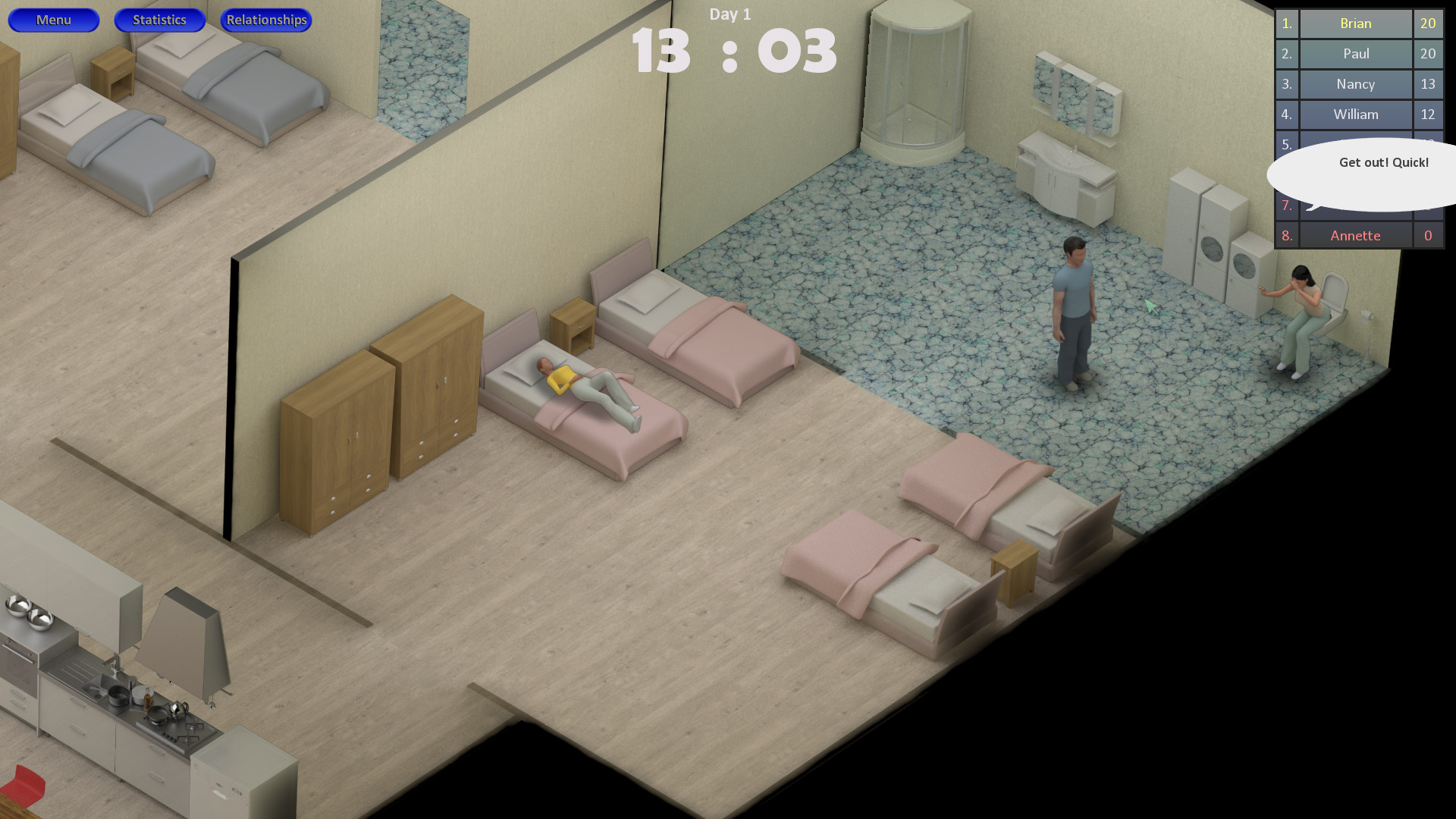
Task: Open the Menu panel
Action: (53, 20)
